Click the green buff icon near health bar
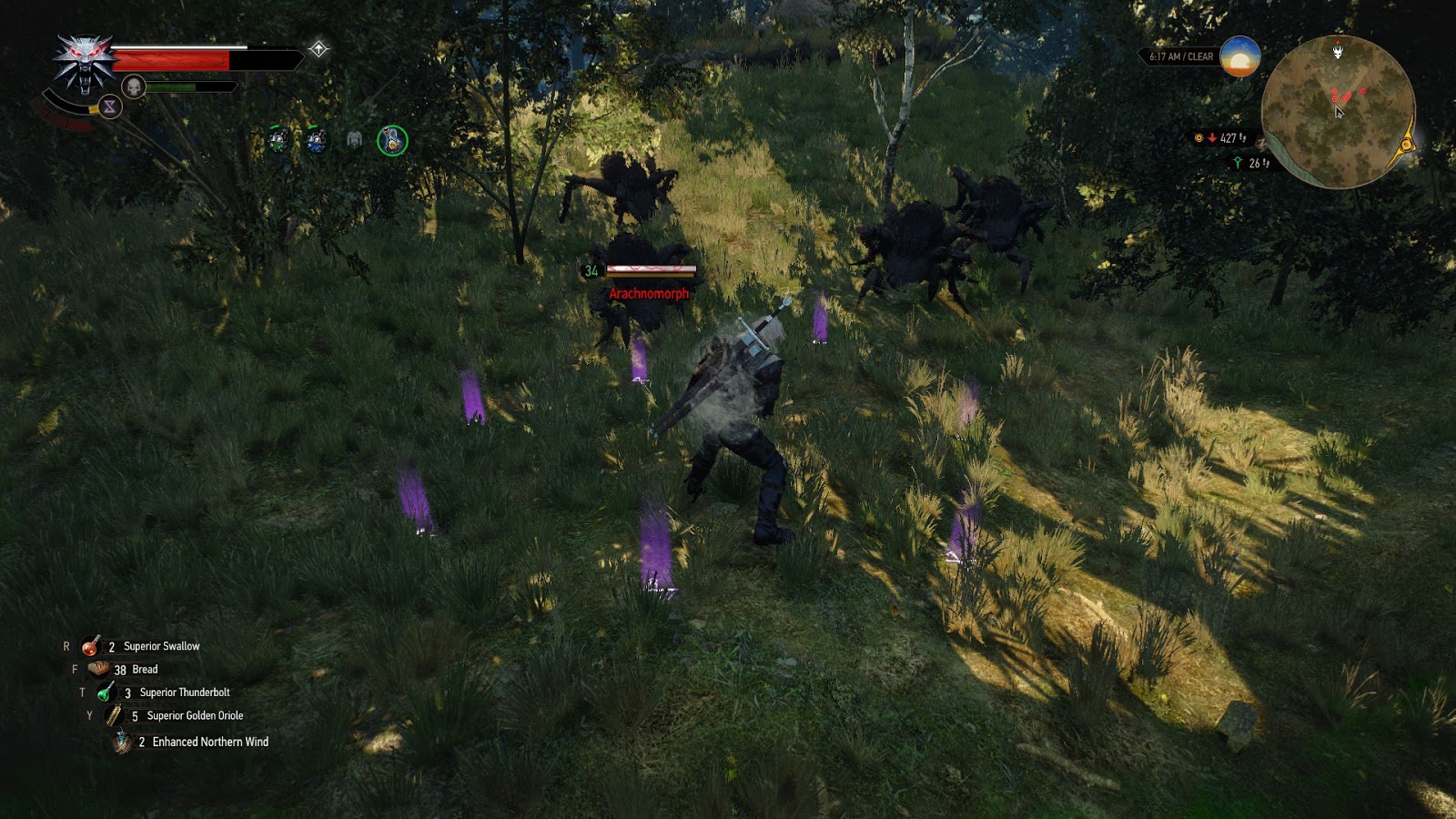The width and height of the screenshot is (1456, 819). 278,141
